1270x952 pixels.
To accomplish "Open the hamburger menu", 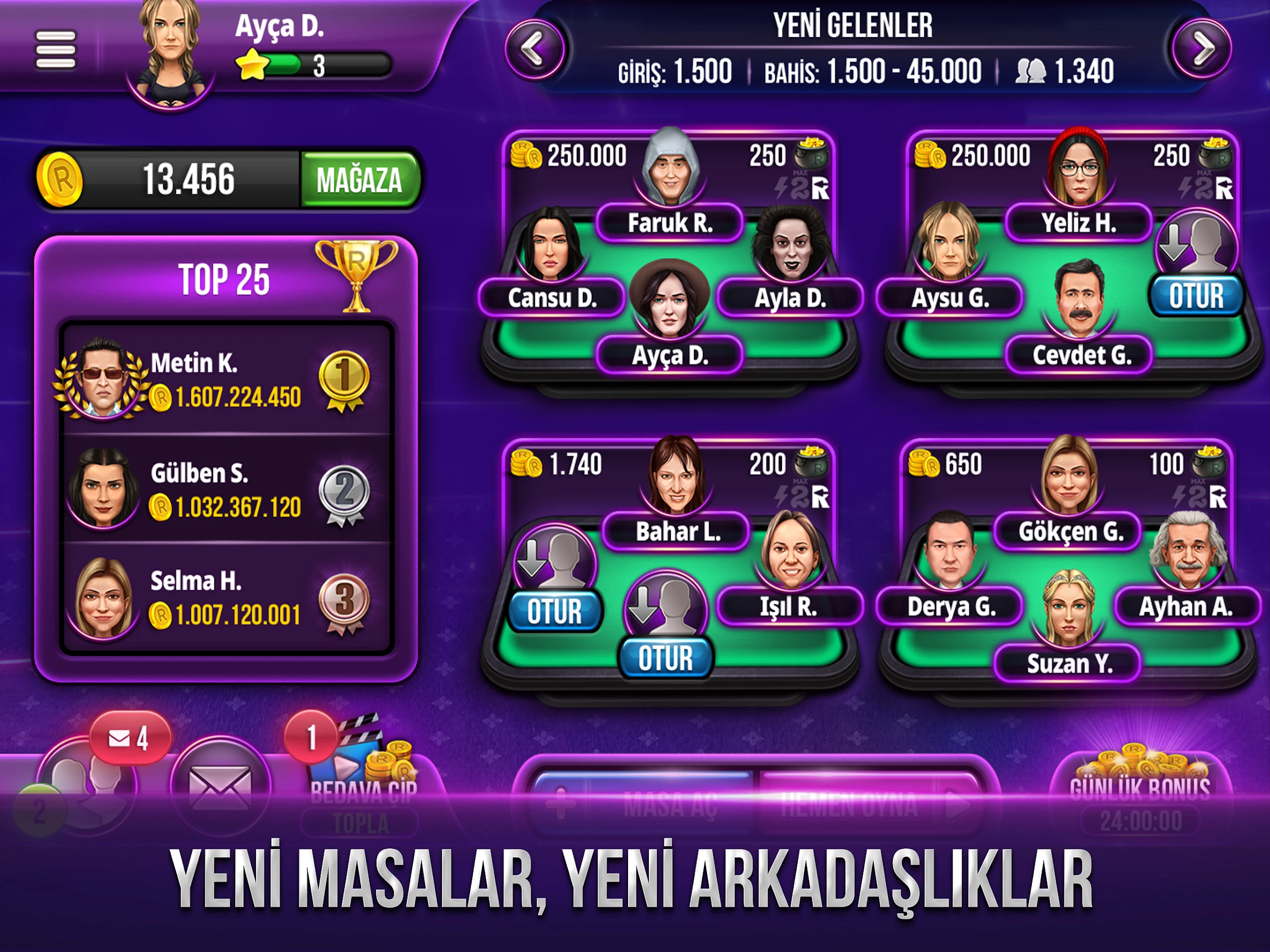I will (55, 50).
